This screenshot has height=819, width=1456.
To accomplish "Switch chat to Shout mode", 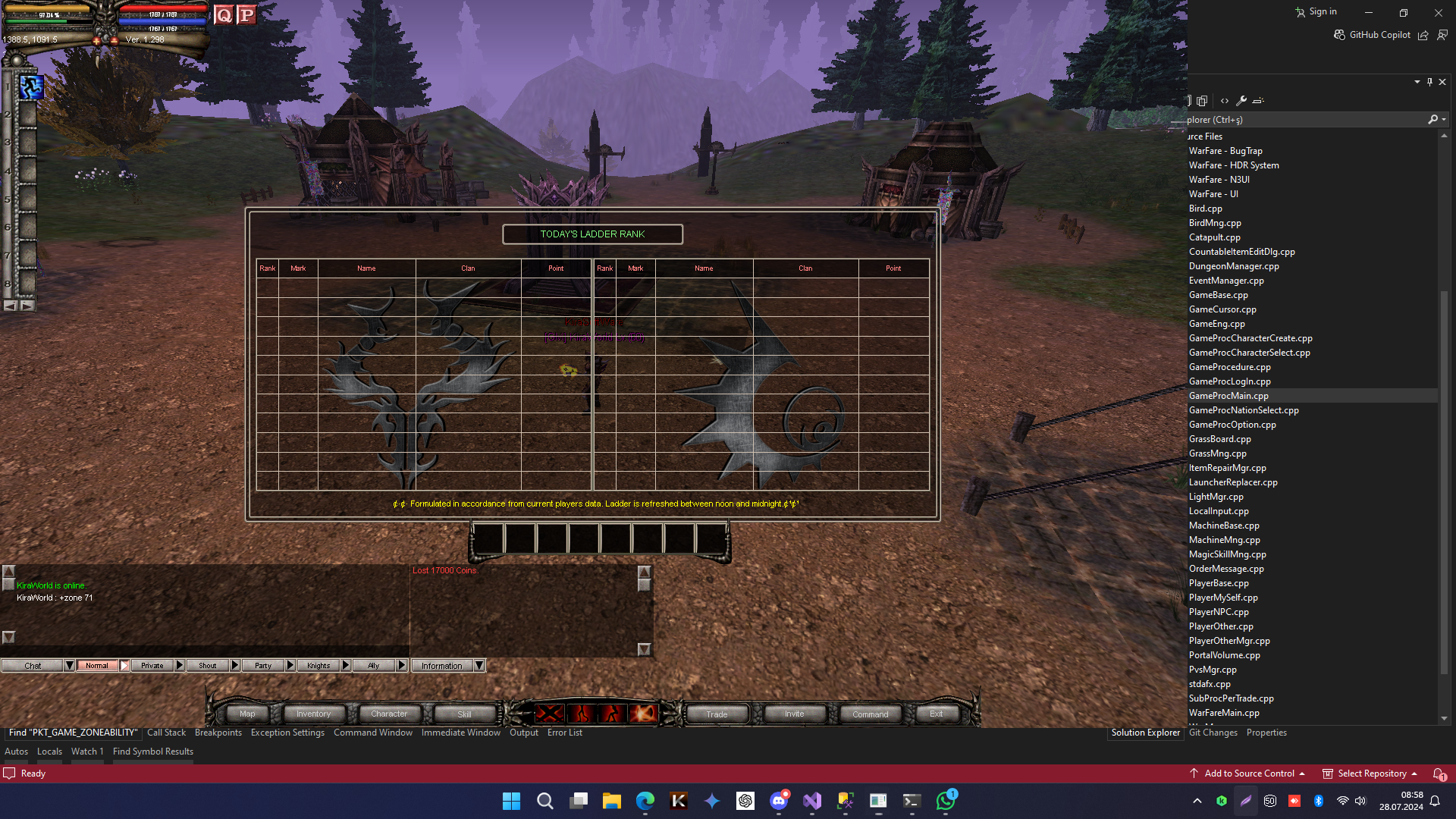I will point(207,666).
